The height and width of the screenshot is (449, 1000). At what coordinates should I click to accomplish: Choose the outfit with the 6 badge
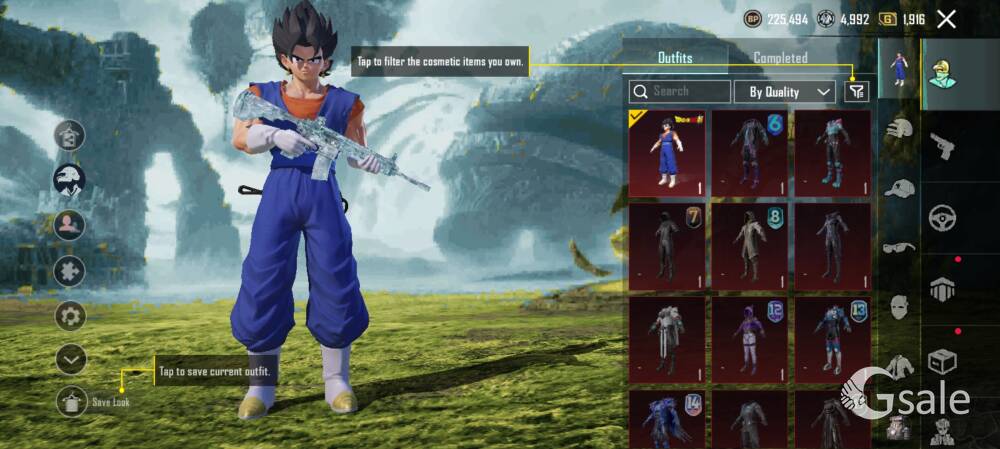point(750,153)
